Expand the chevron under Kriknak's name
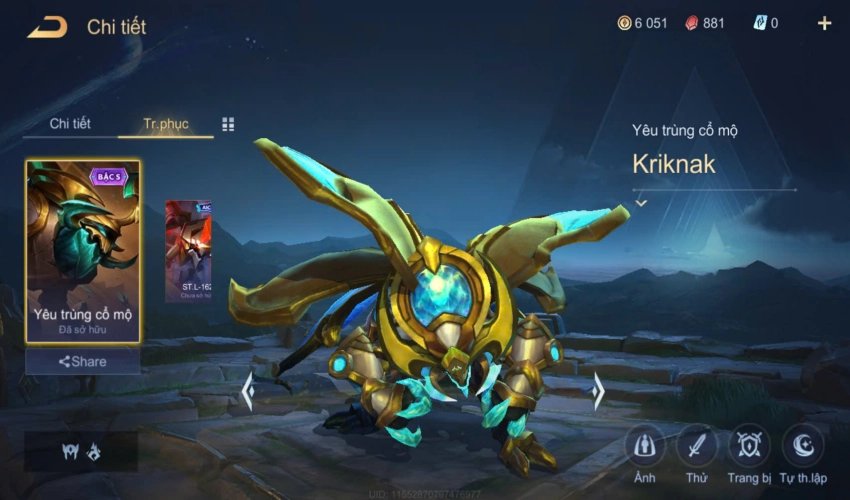 click(641, 203)
